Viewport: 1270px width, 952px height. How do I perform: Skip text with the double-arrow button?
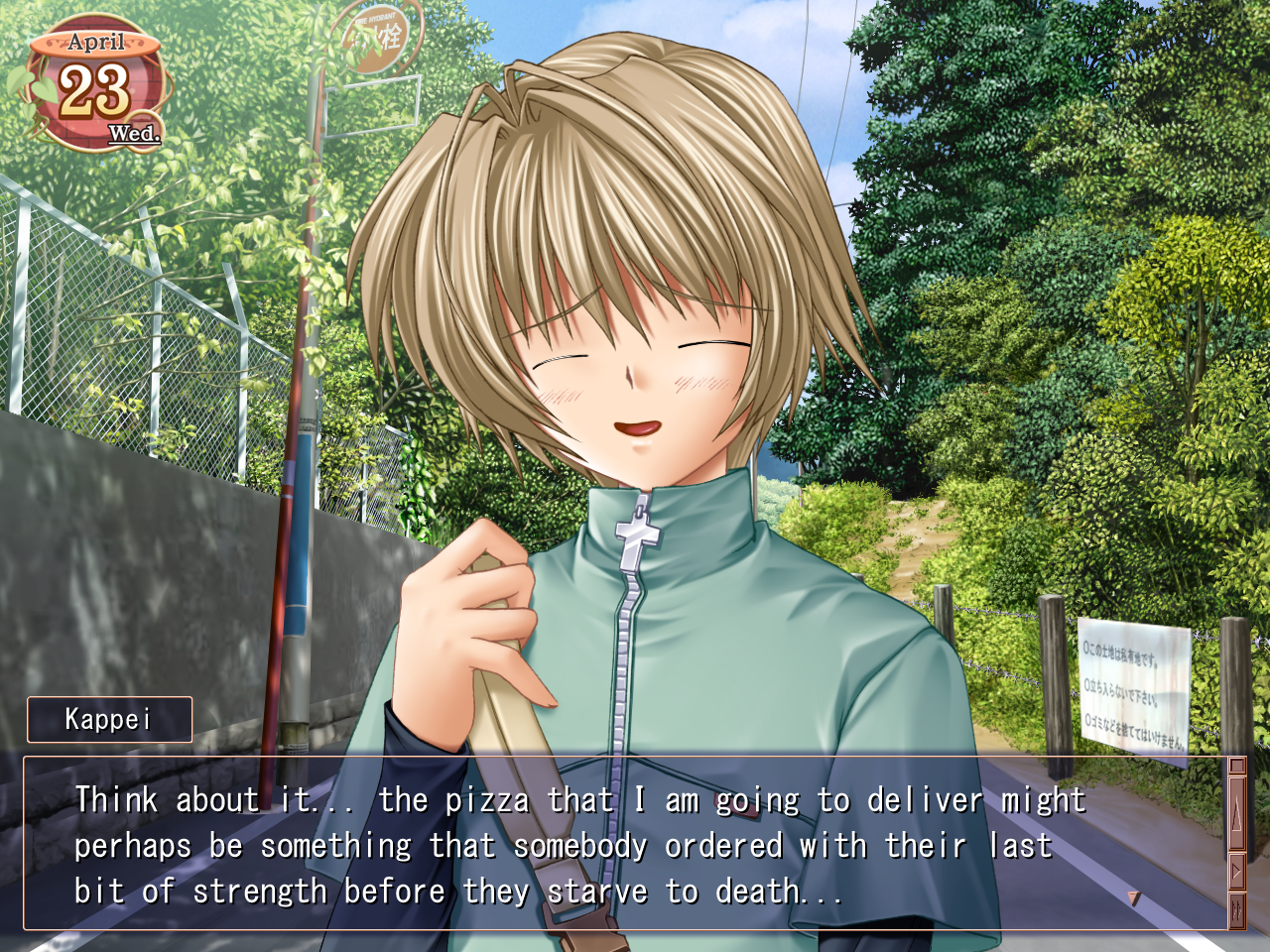coord(1236,910)
